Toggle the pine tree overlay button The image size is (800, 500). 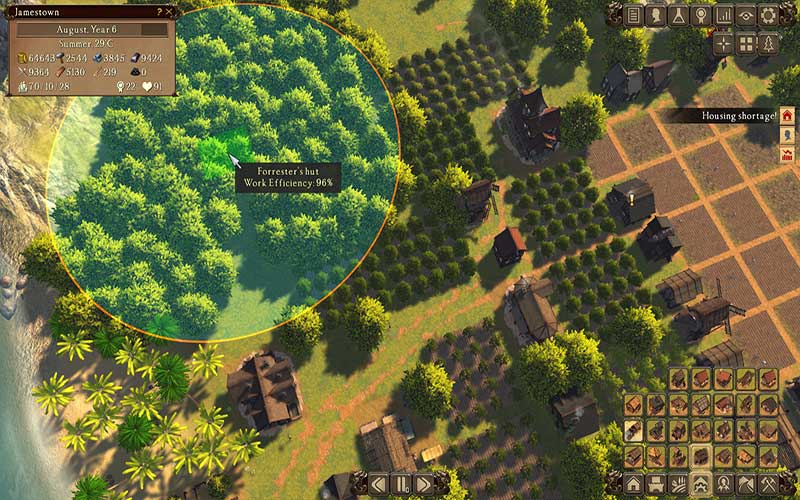click(x=768, y=44)
